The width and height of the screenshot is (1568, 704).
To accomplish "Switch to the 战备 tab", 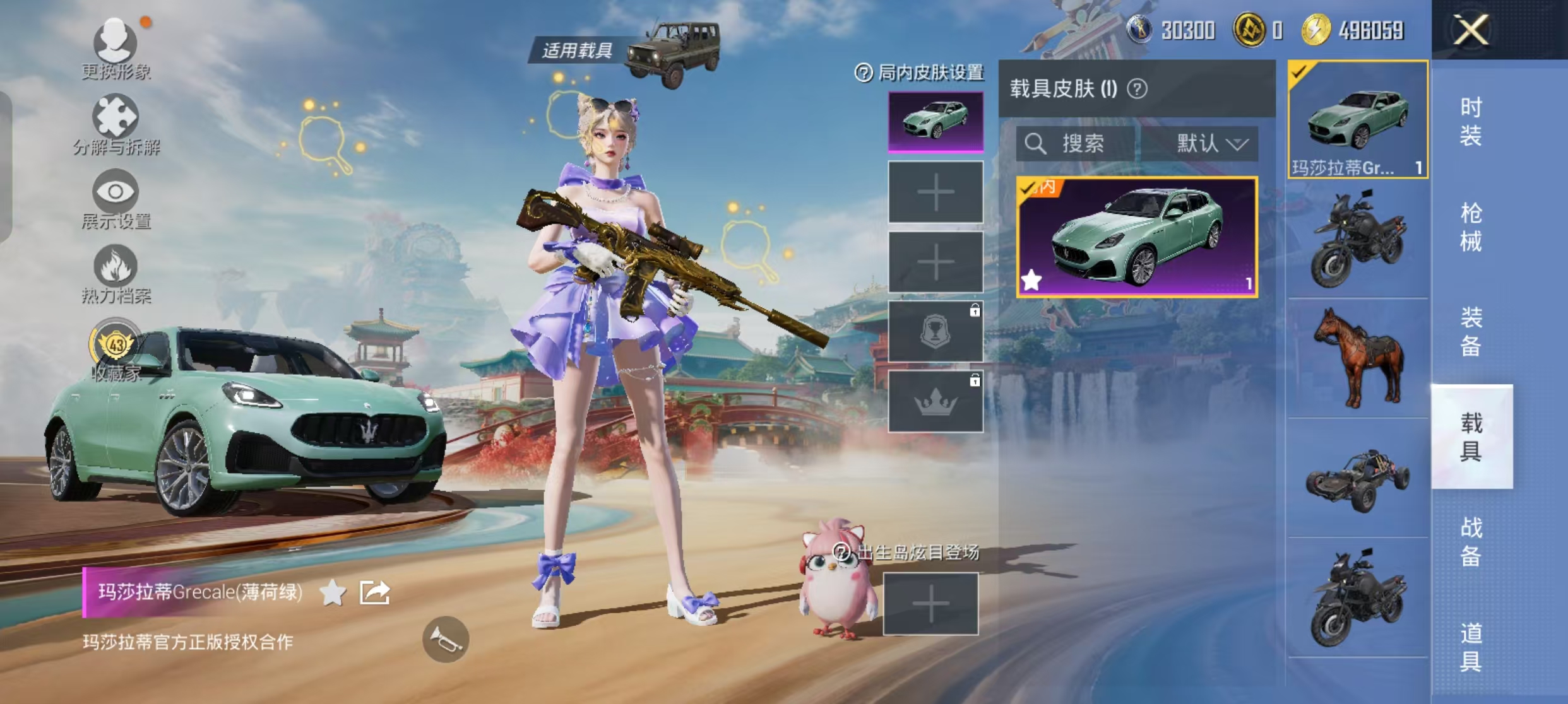I will click(1471, 541).
